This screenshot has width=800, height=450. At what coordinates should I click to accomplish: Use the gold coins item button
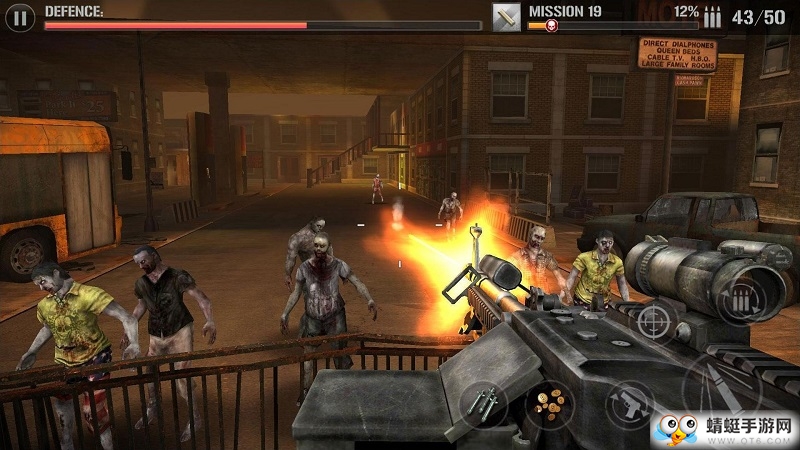tap(546, 403)
